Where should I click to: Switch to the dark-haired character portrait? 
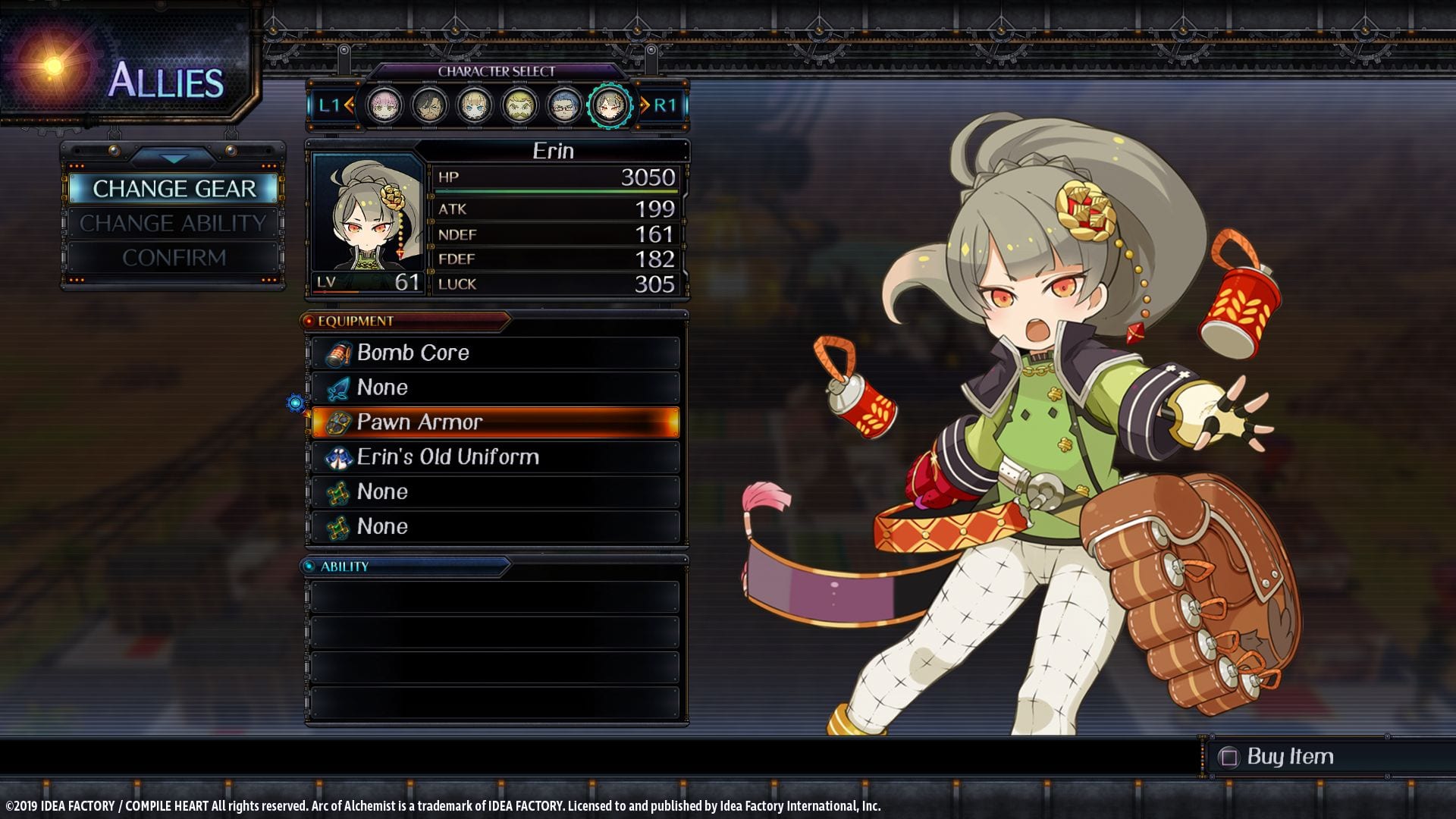click(429, 105)
